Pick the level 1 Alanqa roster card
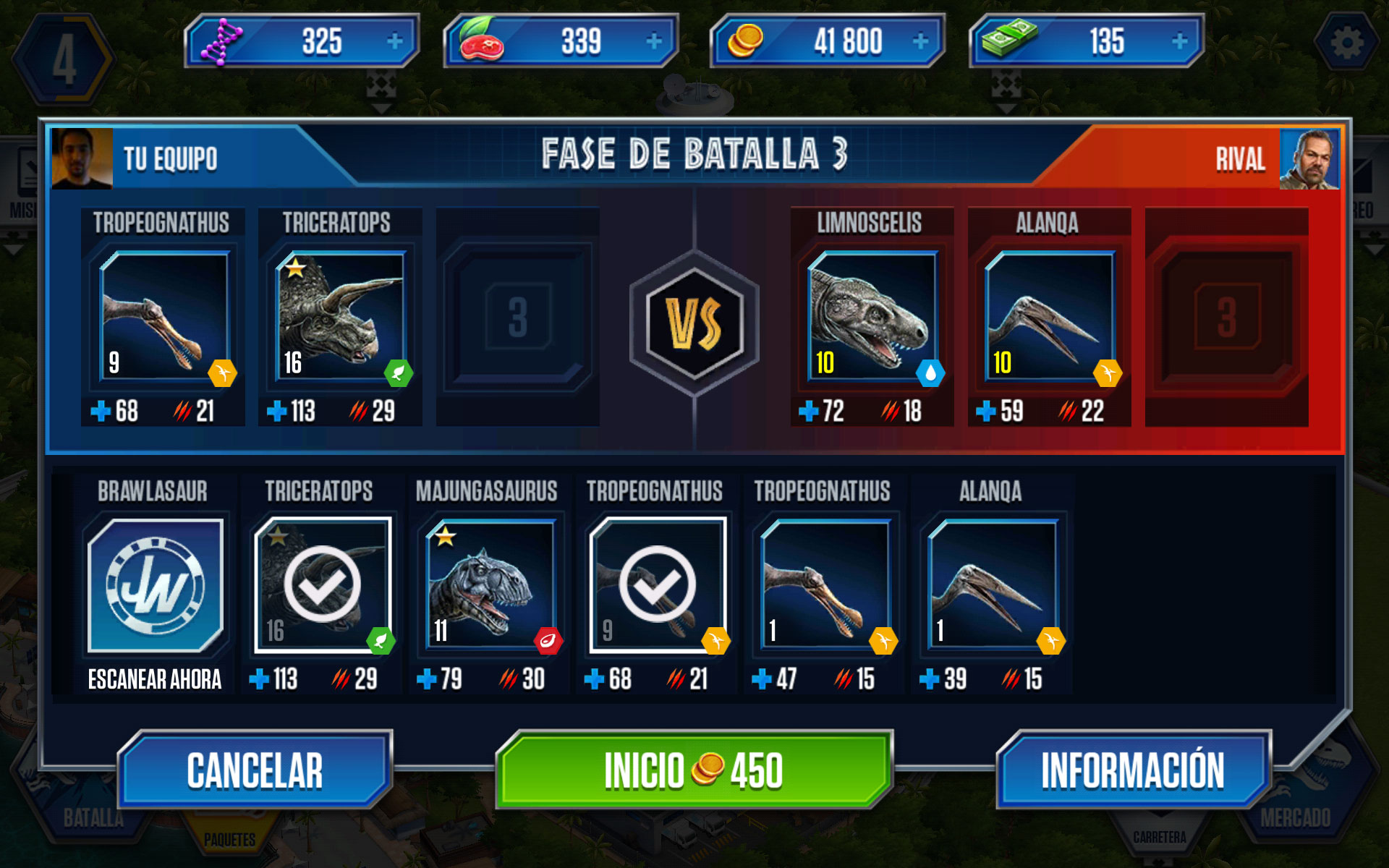 coord(993,584)
